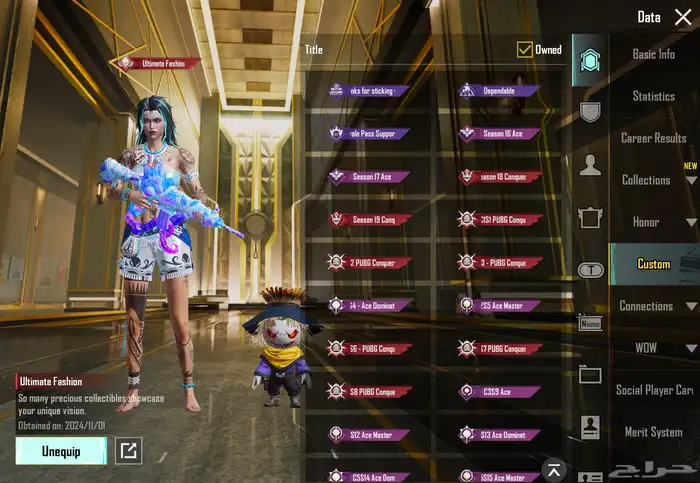The width and height of the screenshot is (700, 483).
Task: Open the Basic Info section
Action: click(x=653, y=54)
